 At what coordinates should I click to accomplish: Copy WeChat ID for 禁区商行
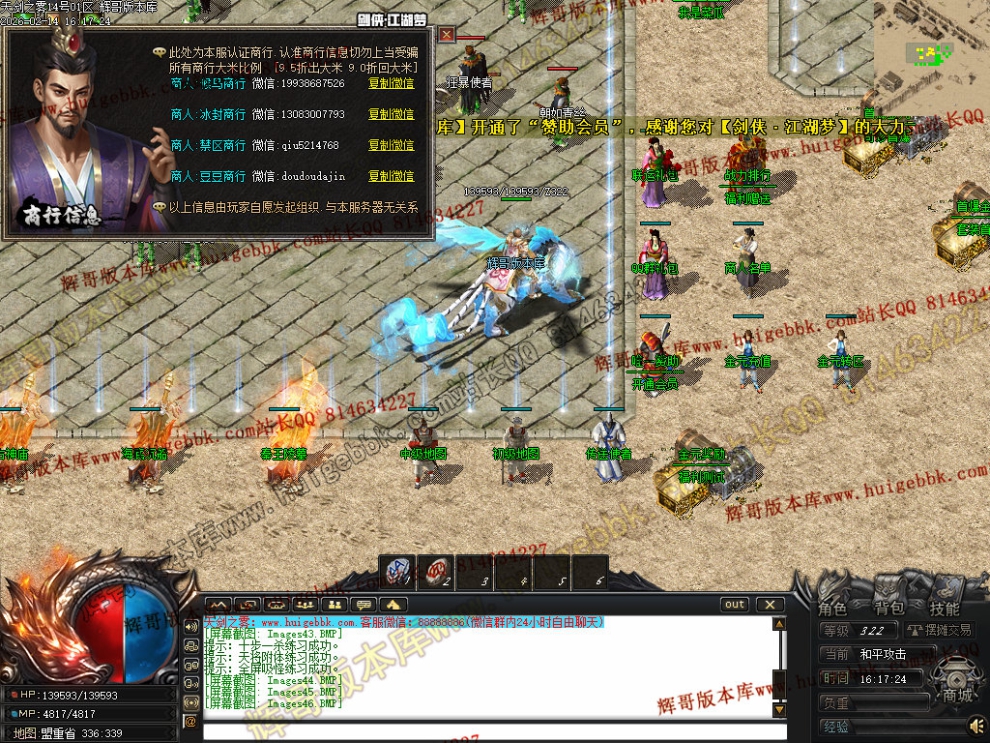pyautogui.click(x=390, y=146)
